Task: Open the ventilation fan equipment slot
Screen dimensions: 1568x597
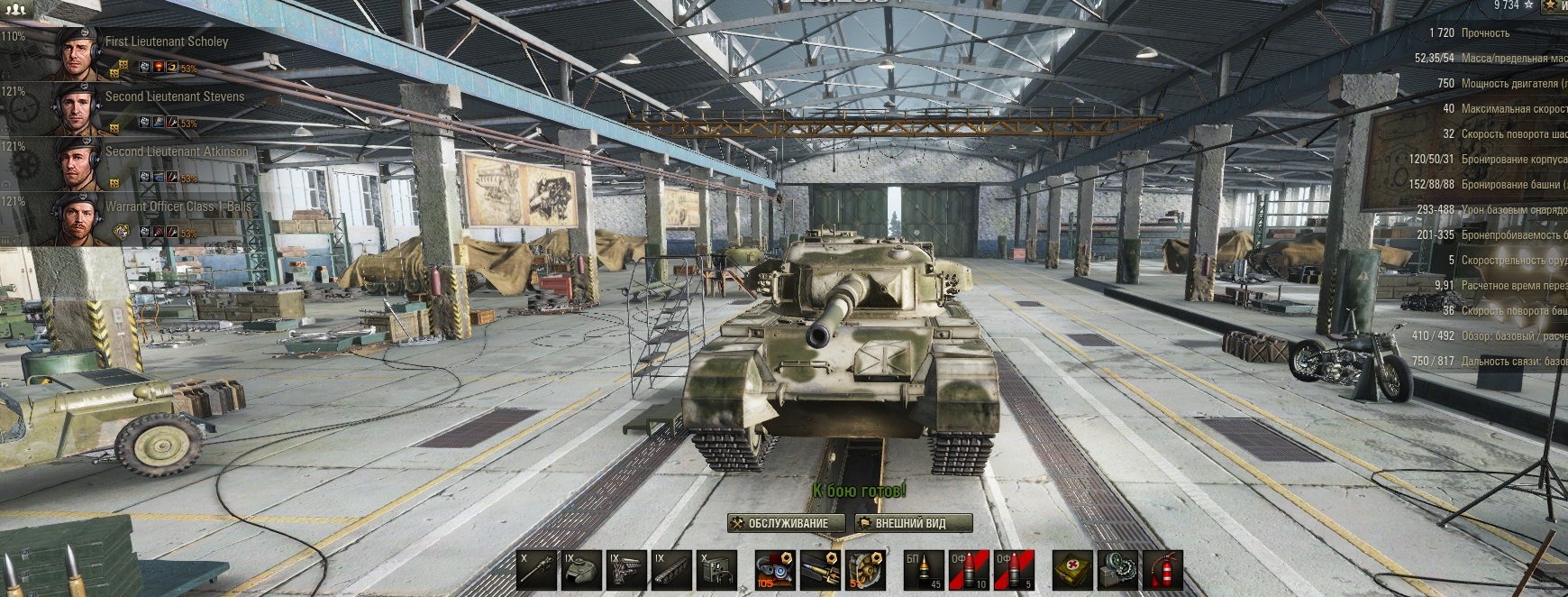Action: click(x=866, y=571)
